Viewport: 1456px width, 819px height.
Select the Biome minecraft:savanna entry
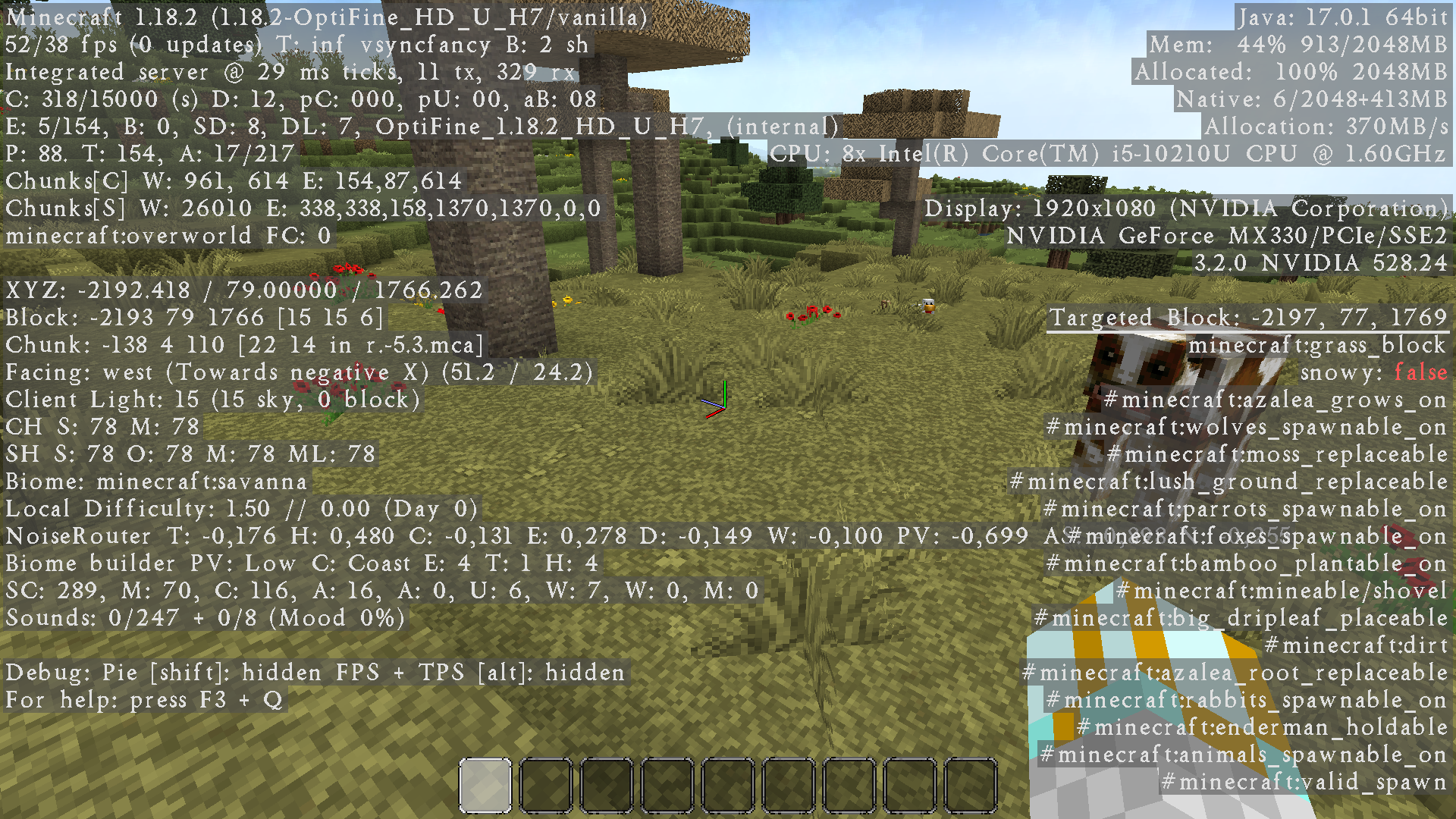155,482
